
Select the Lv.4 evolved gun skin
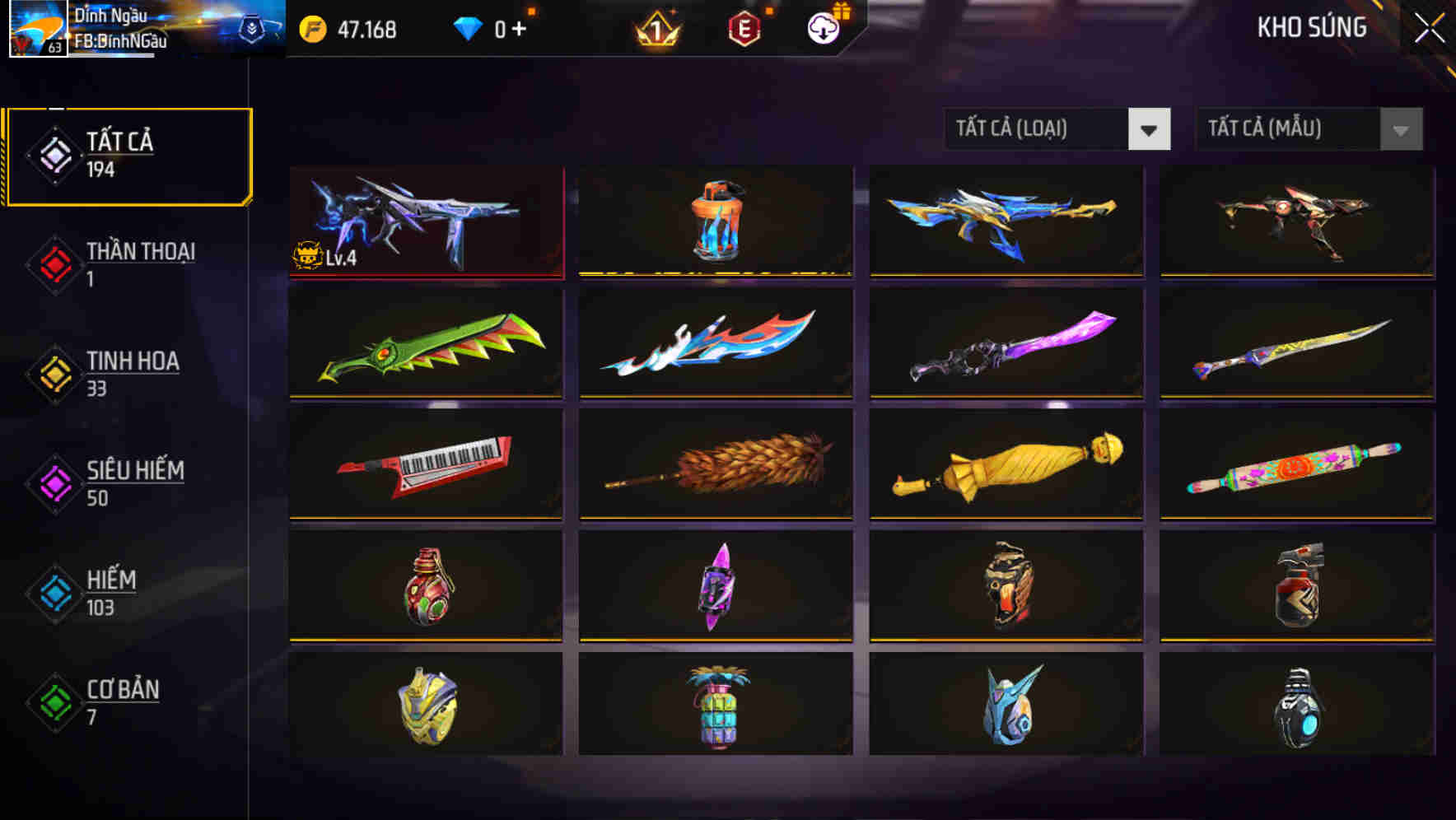(x=427, y=221)
